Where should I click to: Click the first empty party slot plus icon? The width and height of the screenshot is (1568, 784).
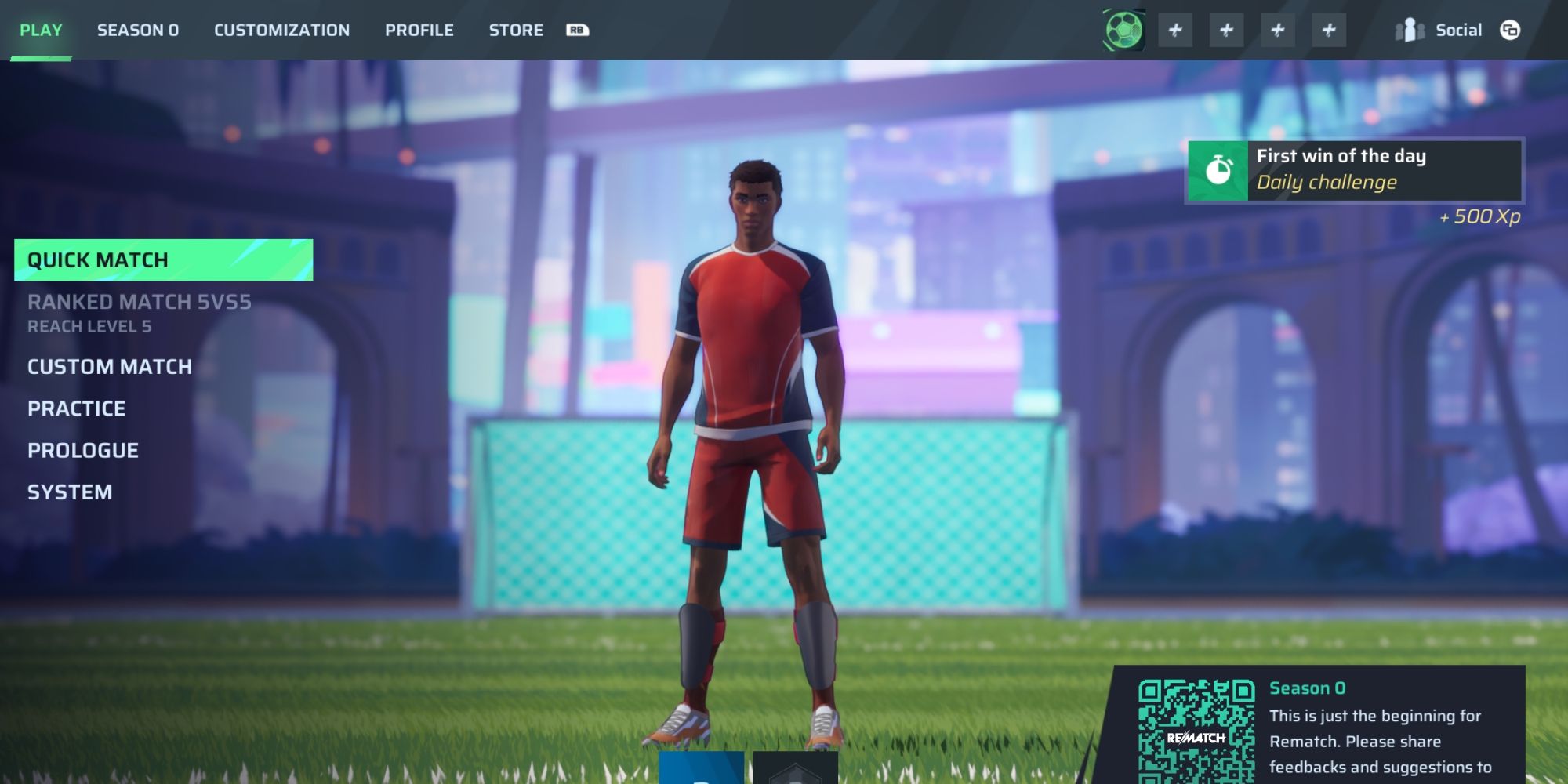[1174, 29]
